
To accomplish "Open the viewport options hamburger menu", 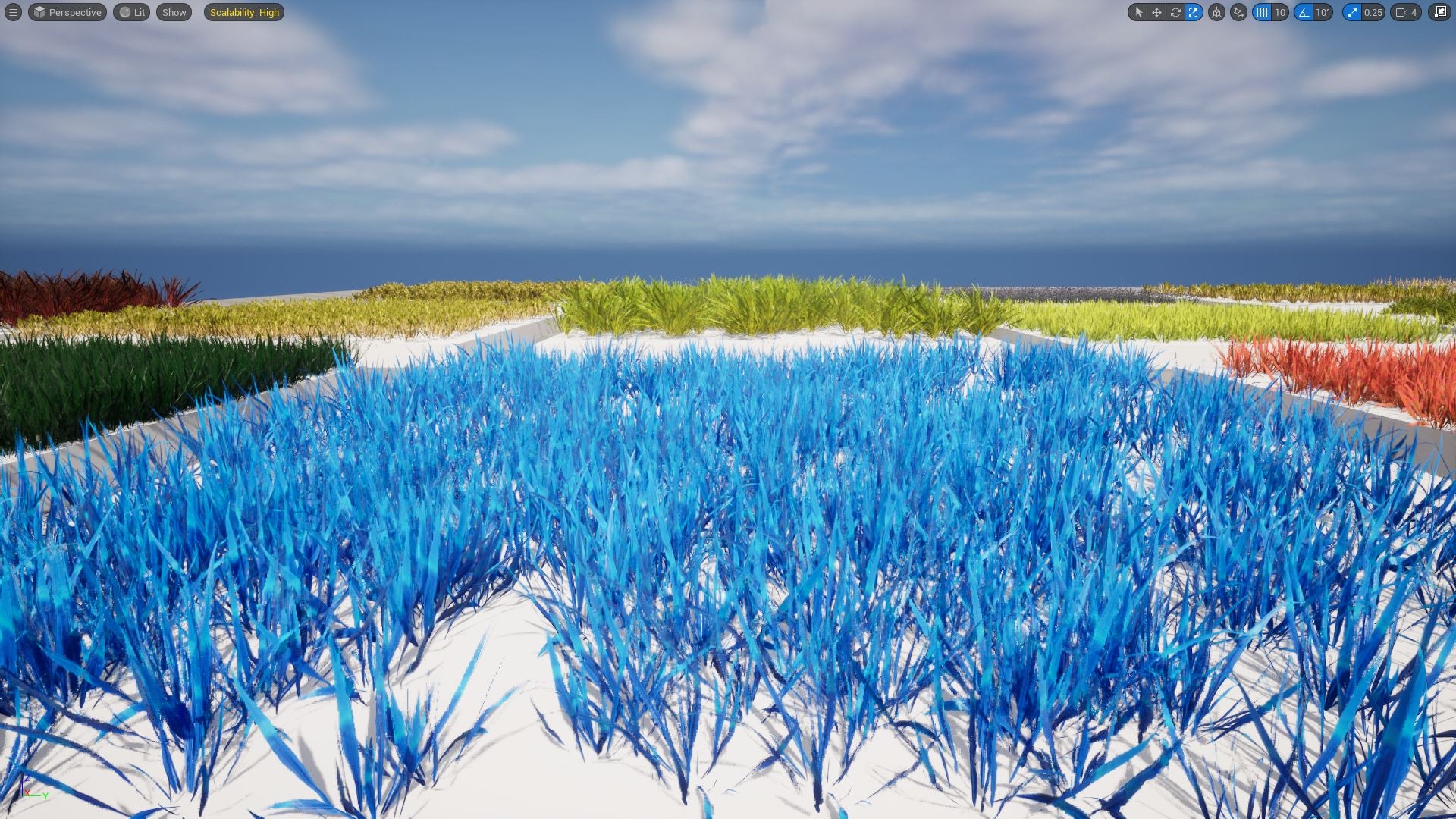I will 14,12.
